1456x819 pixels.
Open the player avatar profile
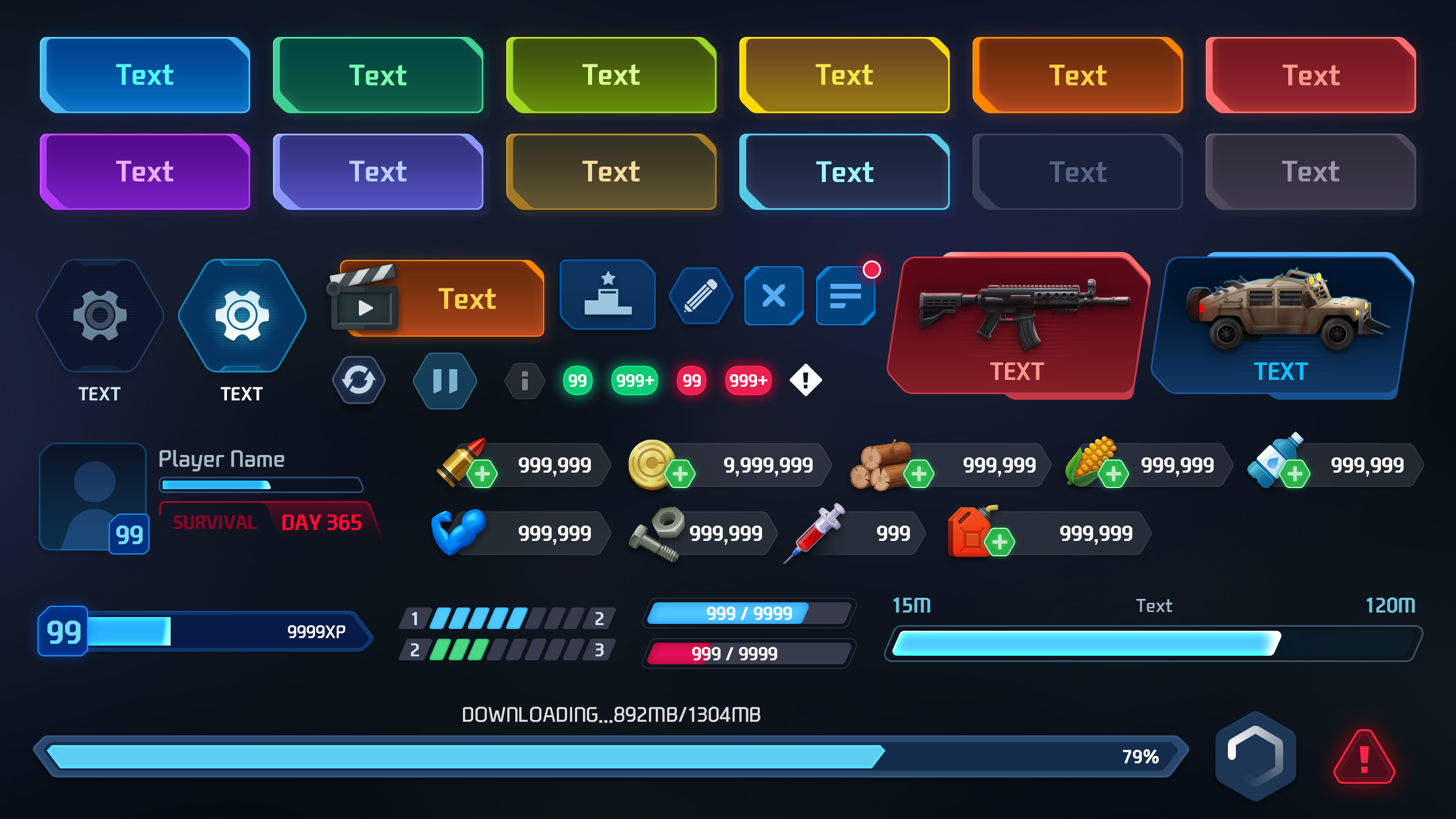click(x=93, y=497)
